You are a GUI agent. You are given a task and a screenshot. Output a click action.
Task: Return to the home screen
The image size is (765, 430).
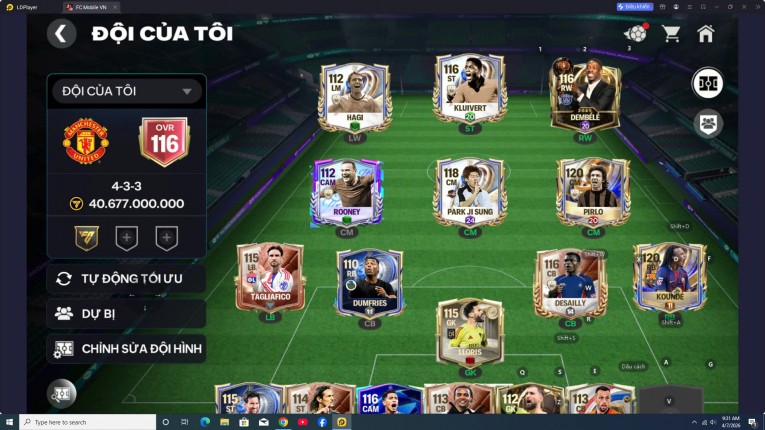pyautogui.click(x=705, y=34)
